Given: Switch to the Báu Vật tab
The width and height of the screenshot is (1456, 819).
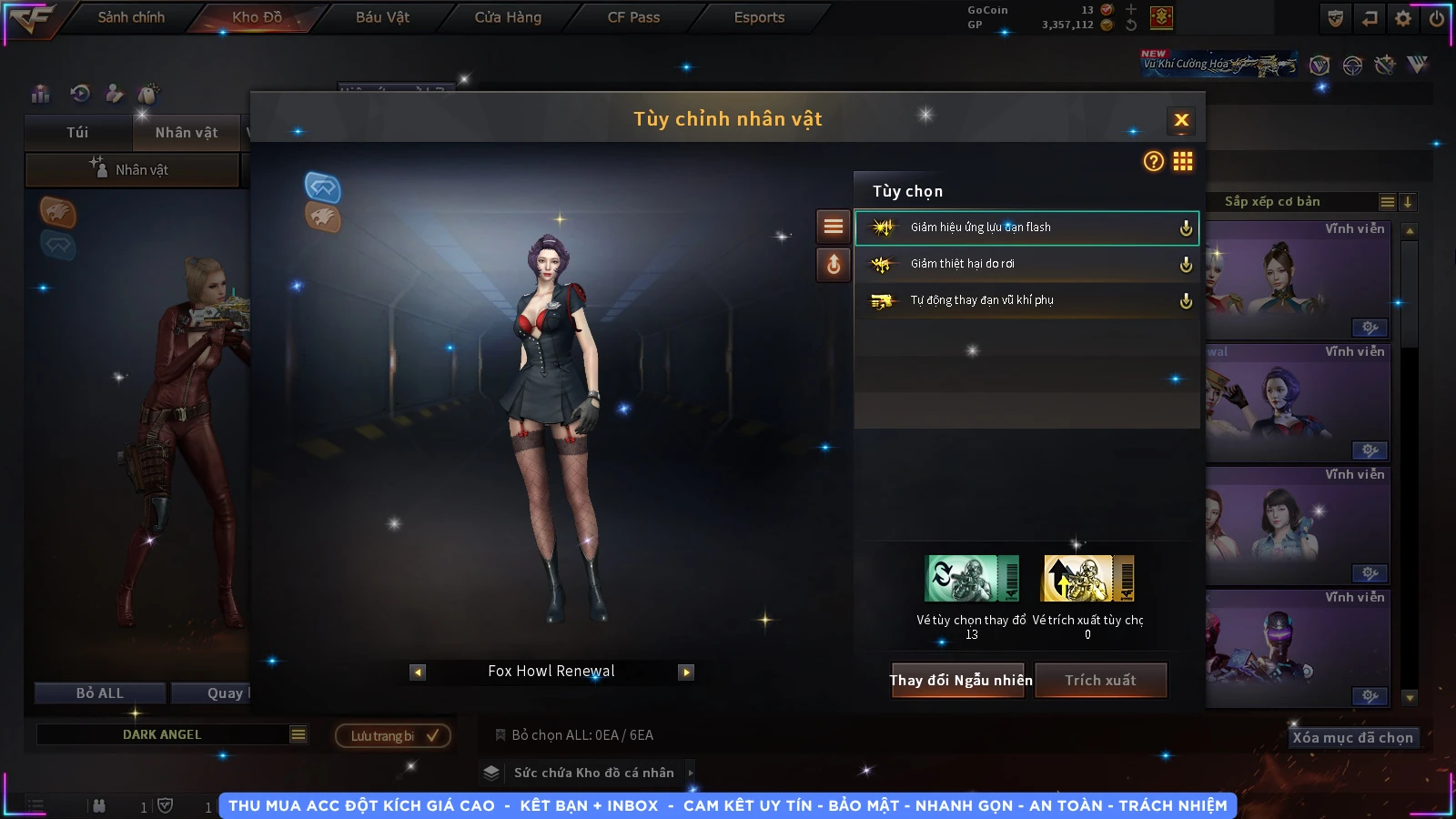Looking at the screenshot, I should (382, 17).
